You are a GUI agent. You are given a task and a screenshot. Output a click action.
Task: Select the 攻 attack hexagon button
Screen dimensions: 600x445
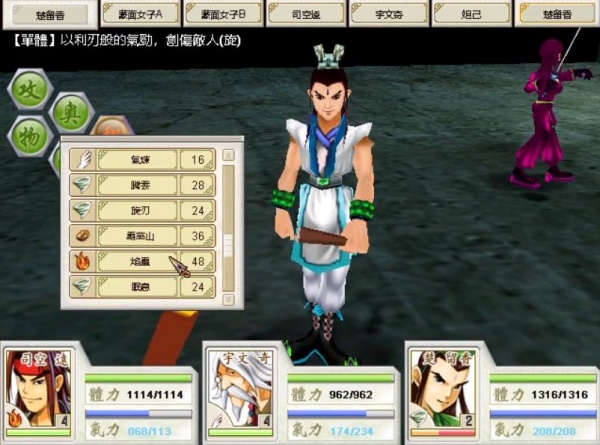point(29,90)
